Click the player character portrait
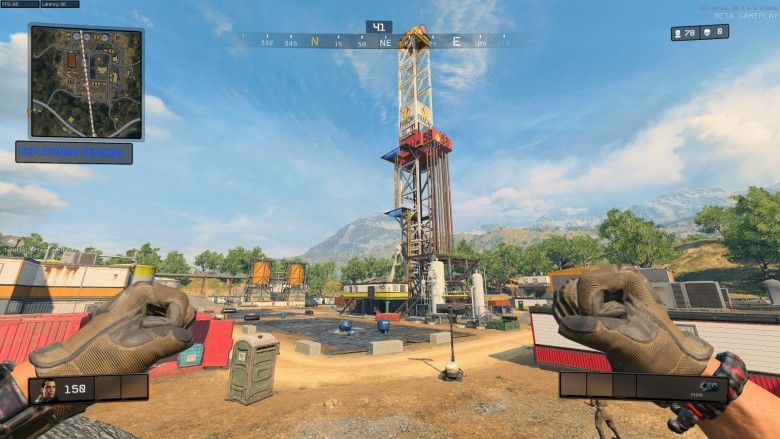 tap(45, 388)
